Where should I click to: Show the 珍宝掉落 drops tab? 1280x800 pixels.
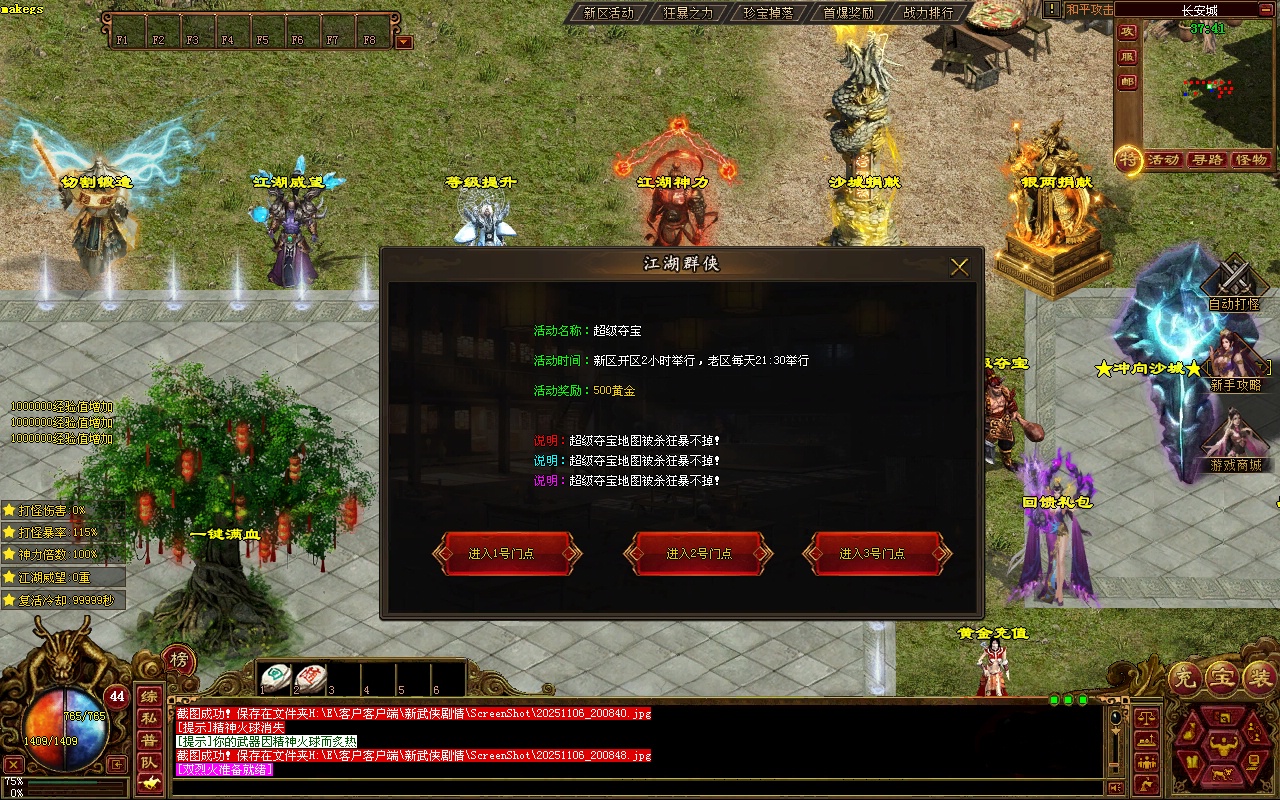pos(768,13)
